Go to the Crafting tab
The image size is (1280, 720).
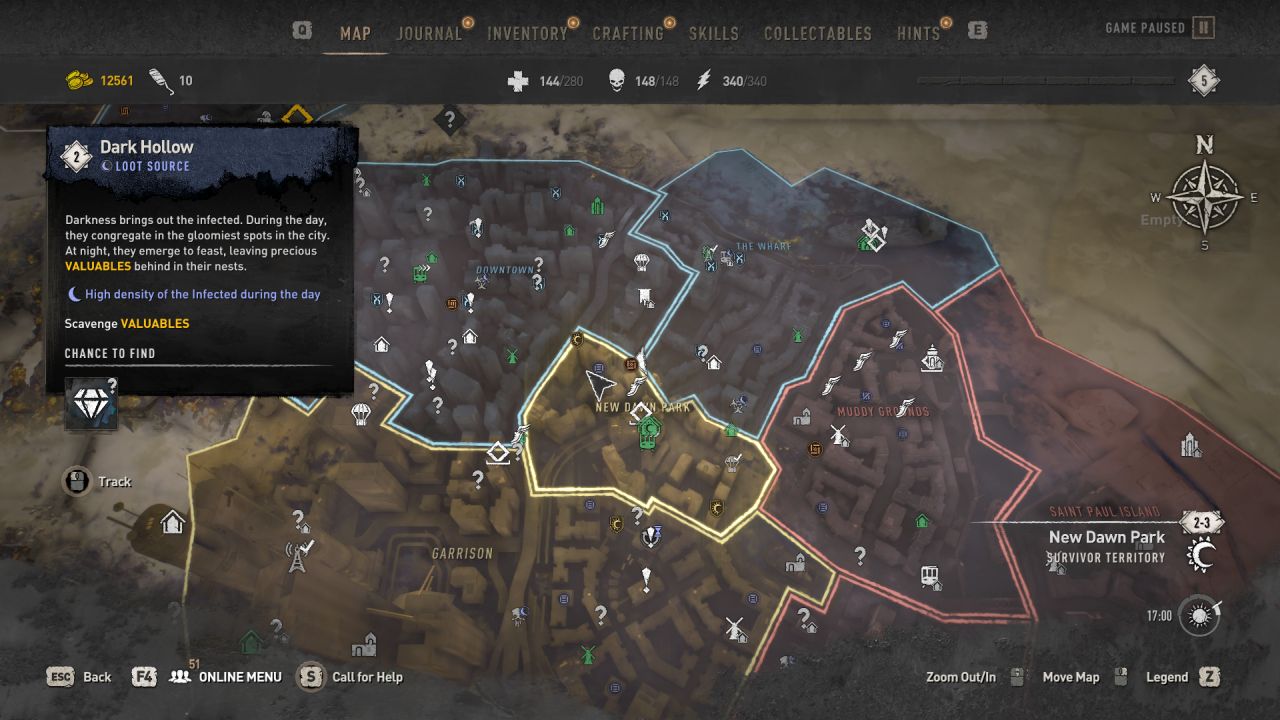[x=628, y=33]
